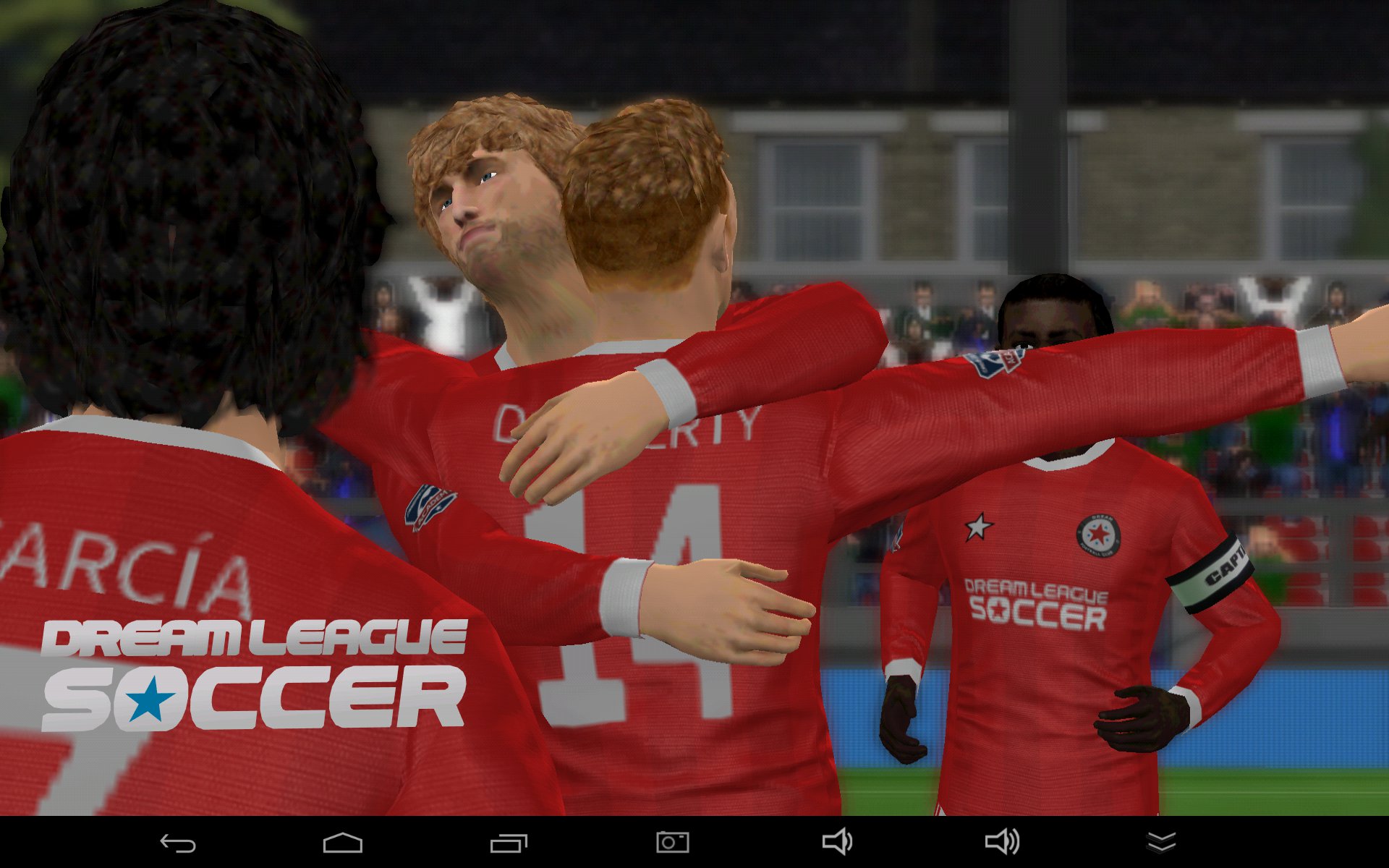Screen dimensions: 1389x868
Task: Take a screenshot with the camera icon
Action: coord(672,842)
